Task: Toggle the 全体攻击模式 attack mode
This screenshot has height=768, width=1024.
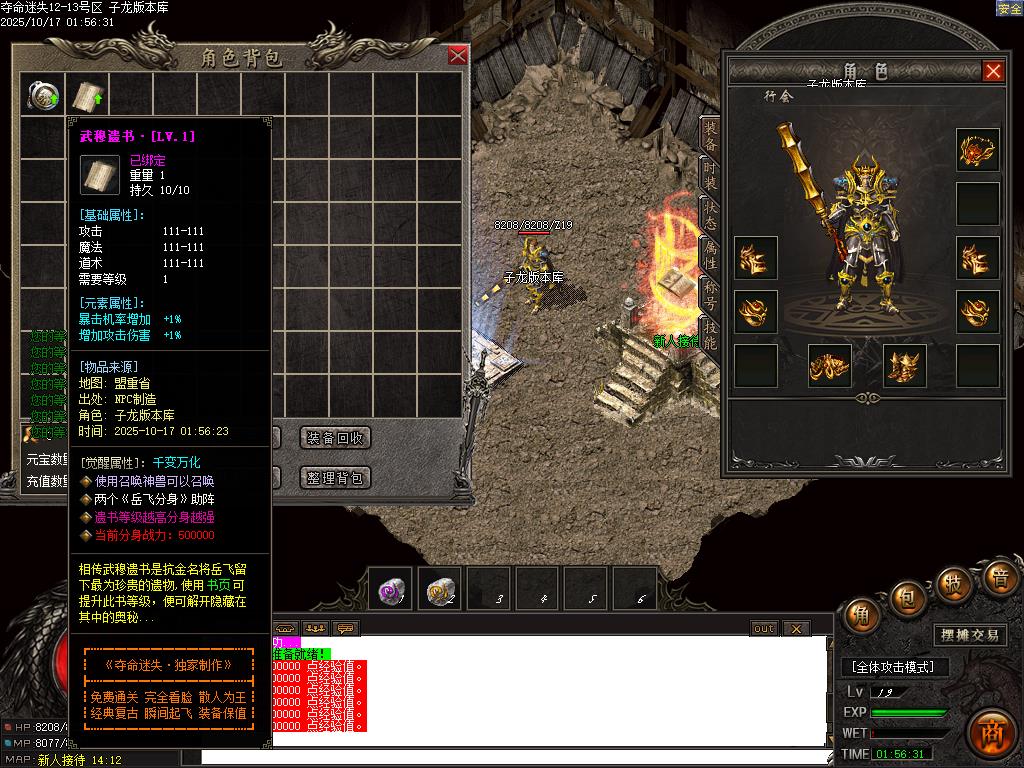Action: [894, 667]
